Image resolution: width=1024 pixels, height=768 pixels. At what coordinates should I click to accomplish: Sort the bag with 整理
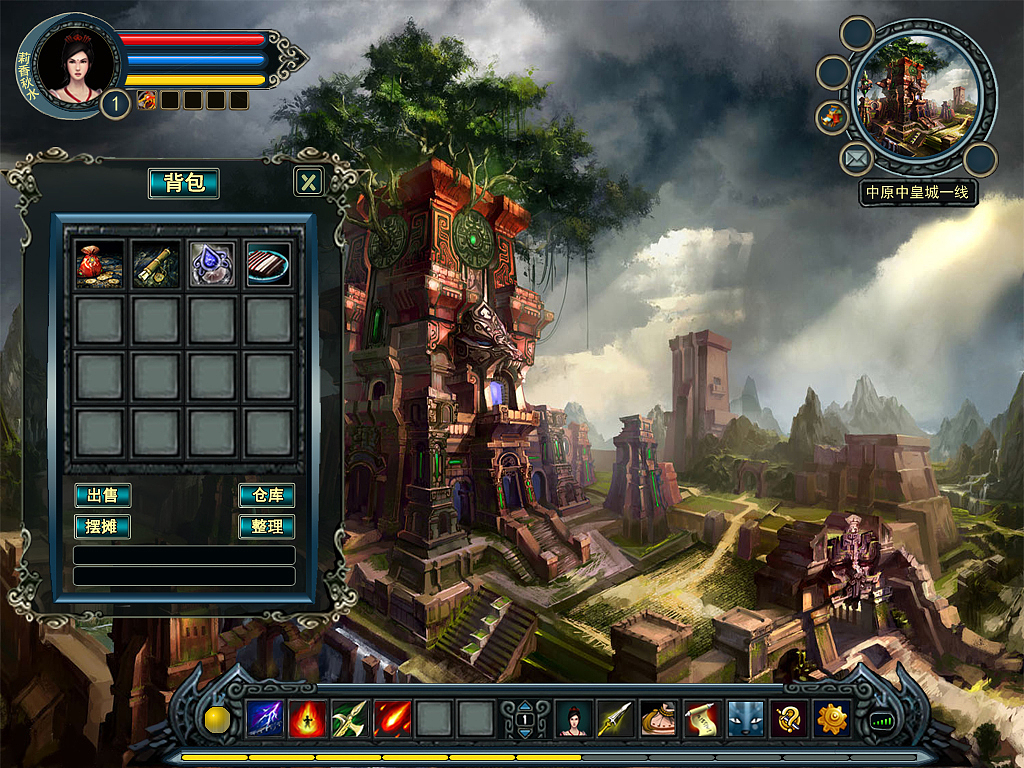[x=266, y=526]
